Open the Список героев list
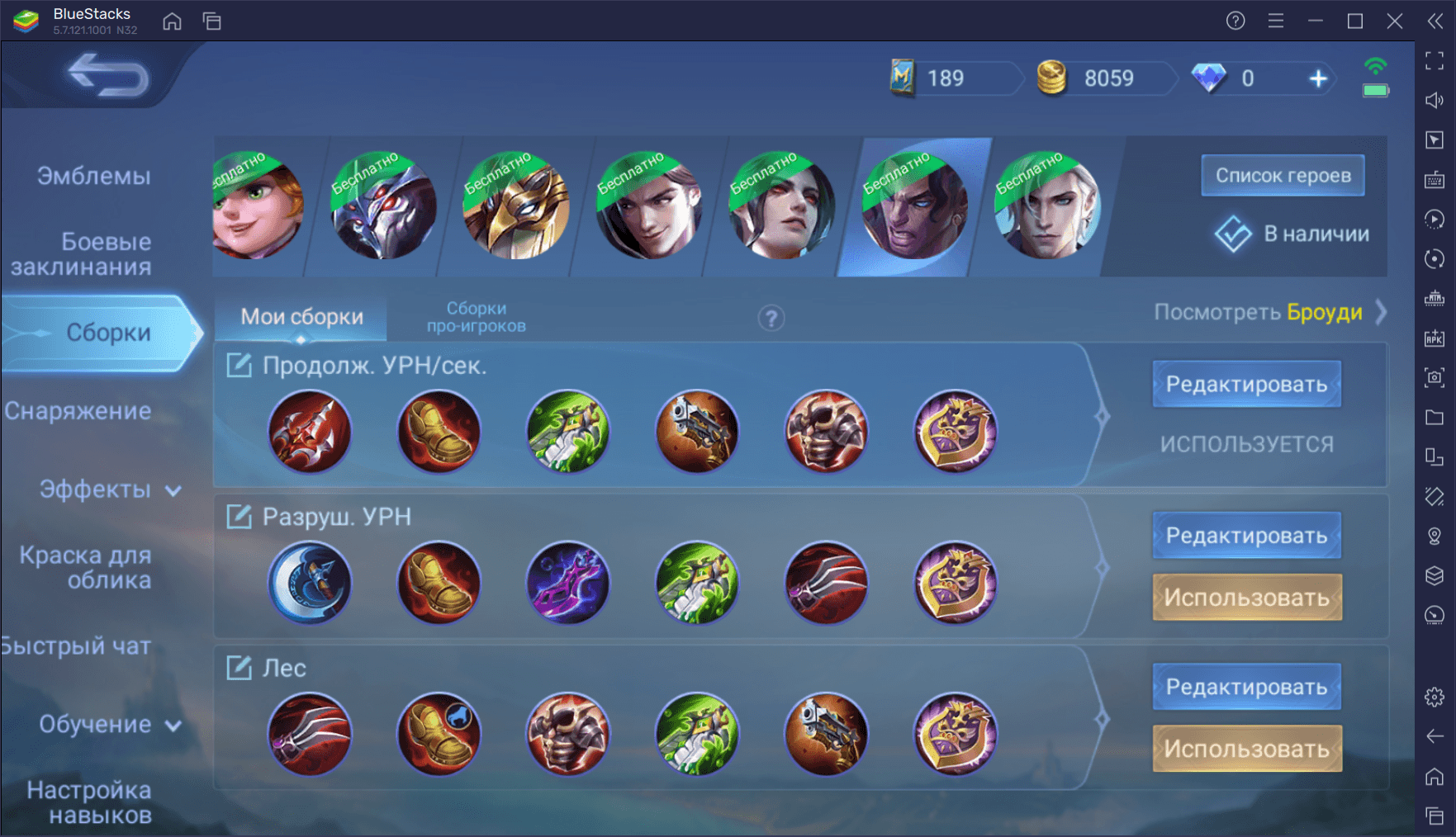This screenshot has width=1456, height=837. click(x=1283, y=175)
